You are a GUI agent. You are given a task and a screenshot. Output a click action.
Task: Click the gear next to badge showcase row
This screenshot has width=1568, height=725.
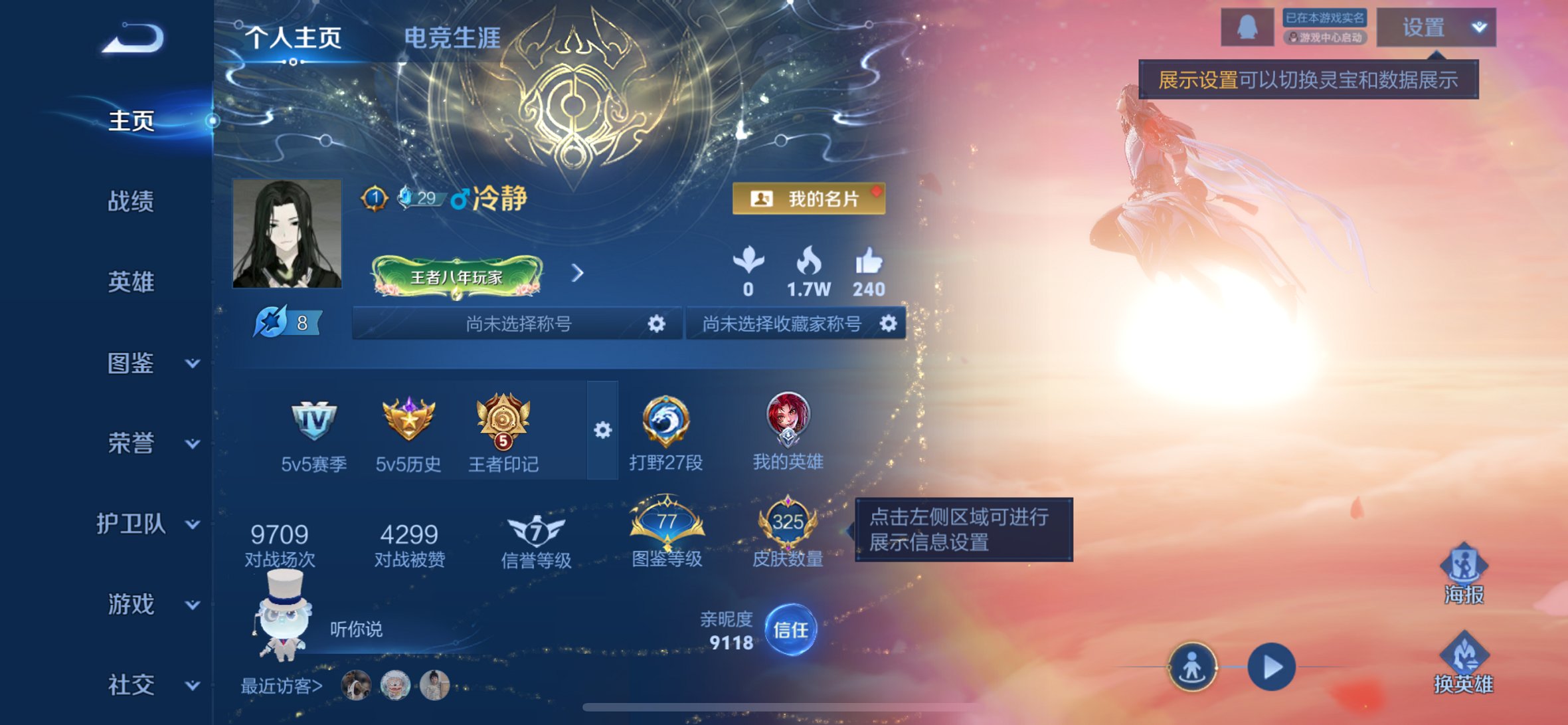tap(603, 431)
